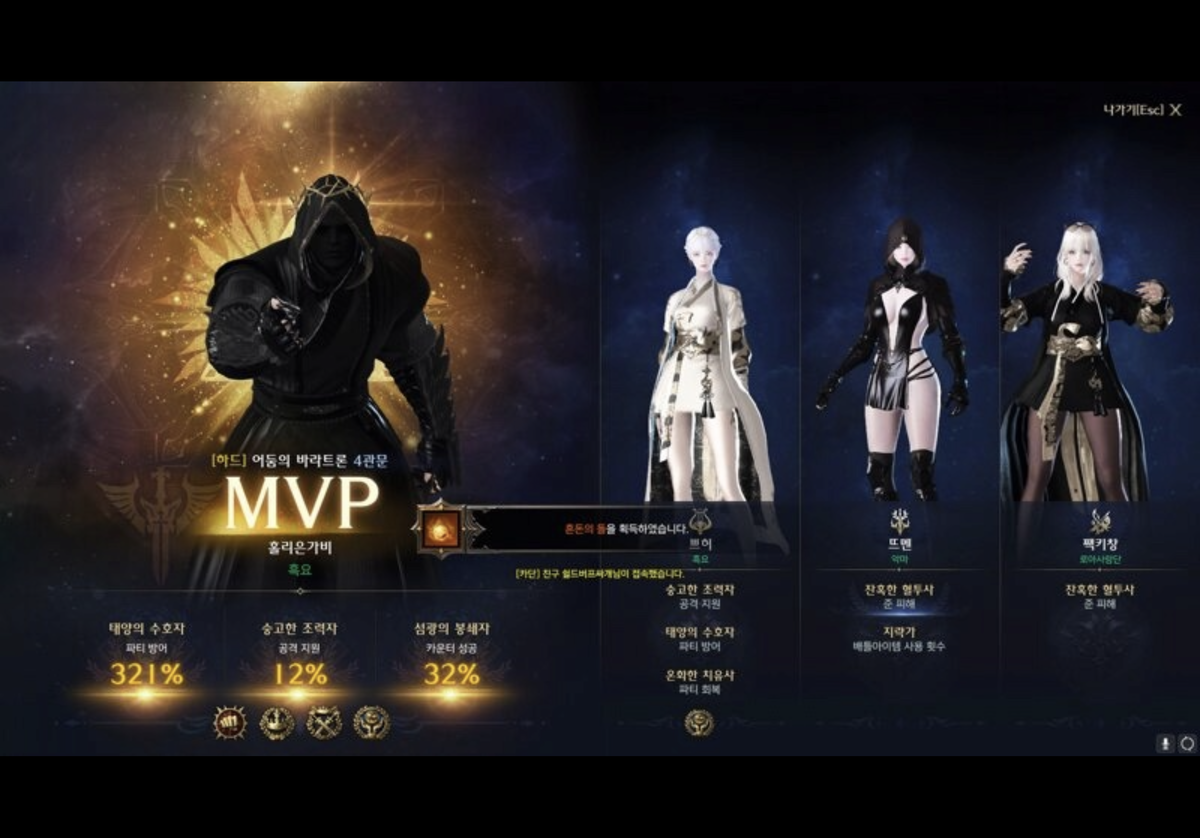The height and width of the screenshot is (838, 1200).
Task: Select the crown laurel badge icon
Action: pos(277,721)
